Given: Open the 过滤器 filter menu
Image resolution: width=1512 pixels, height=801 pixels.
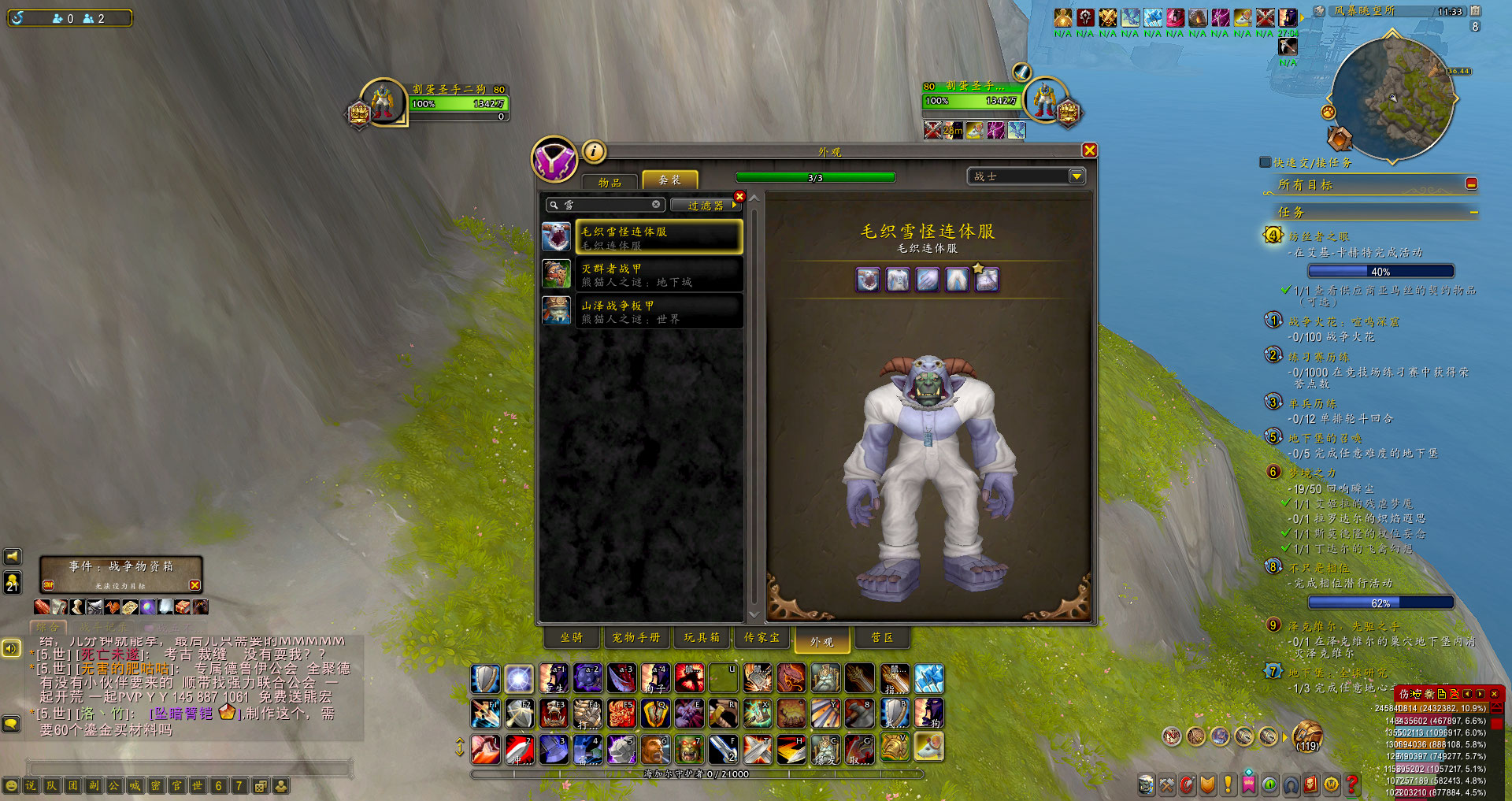Looking at the screenshot, I should (x=706, y=206).
